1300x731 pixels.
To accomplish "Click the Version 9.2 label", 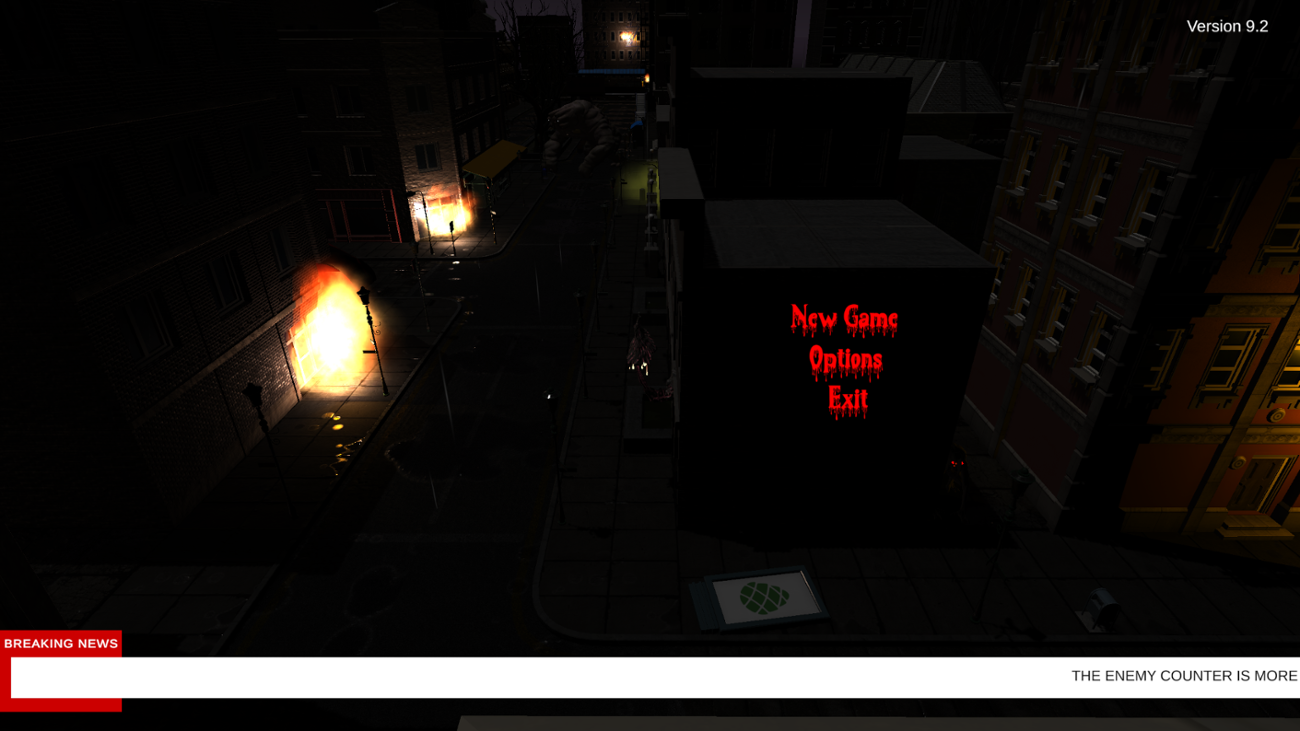I will click(1226, 26).
